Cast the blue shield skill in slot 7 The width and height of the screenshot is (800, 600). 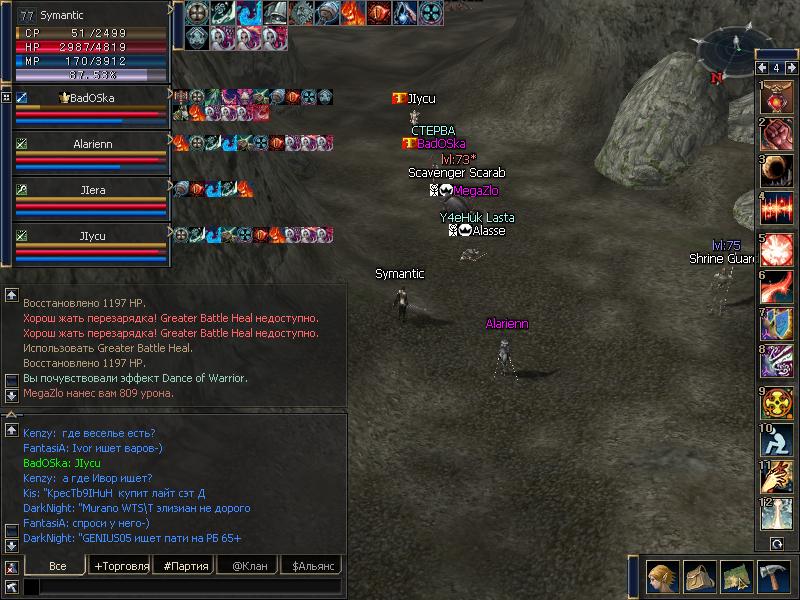coord(776,323)
